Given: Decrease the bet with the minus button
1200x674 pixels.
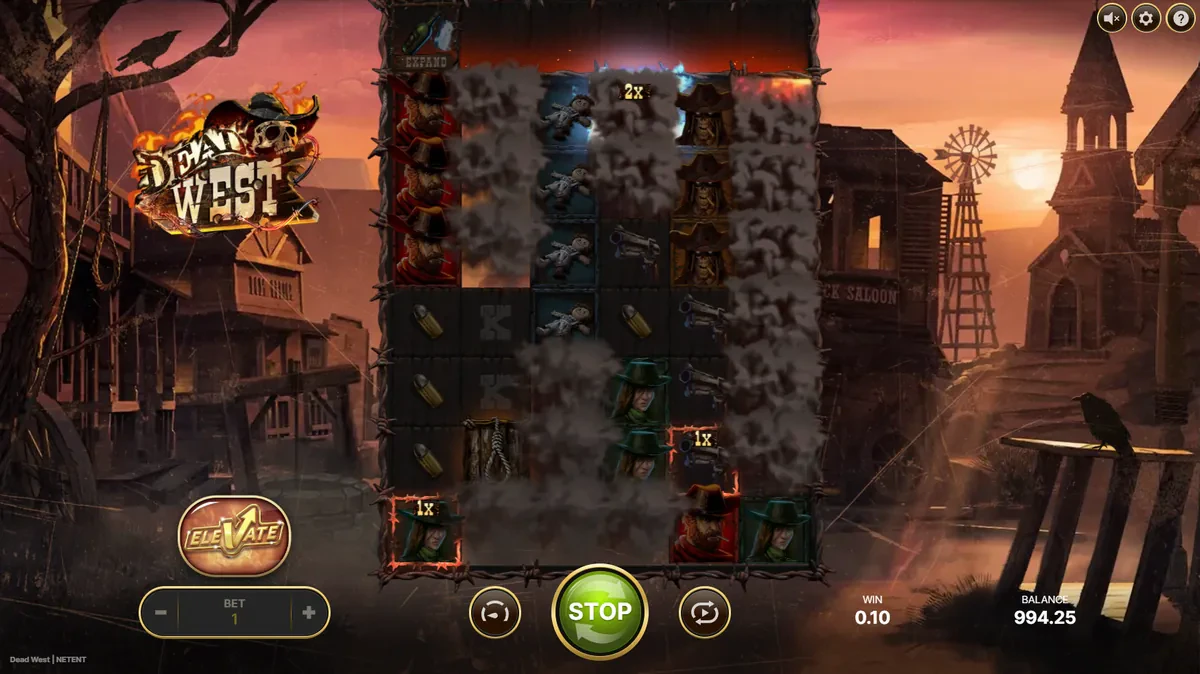Looking at the screenshot, I should click(161, 613).
